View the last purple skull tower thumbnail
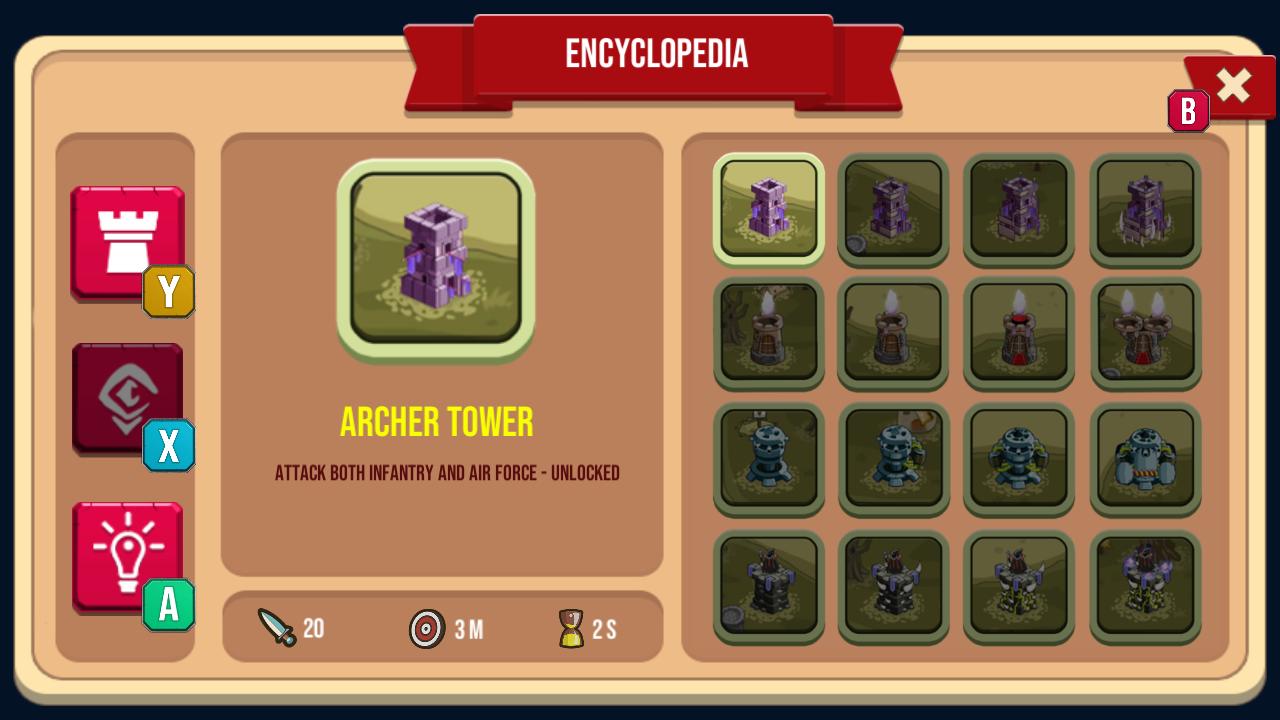This screenshot has height=720, width=1280. [1145, 587]
